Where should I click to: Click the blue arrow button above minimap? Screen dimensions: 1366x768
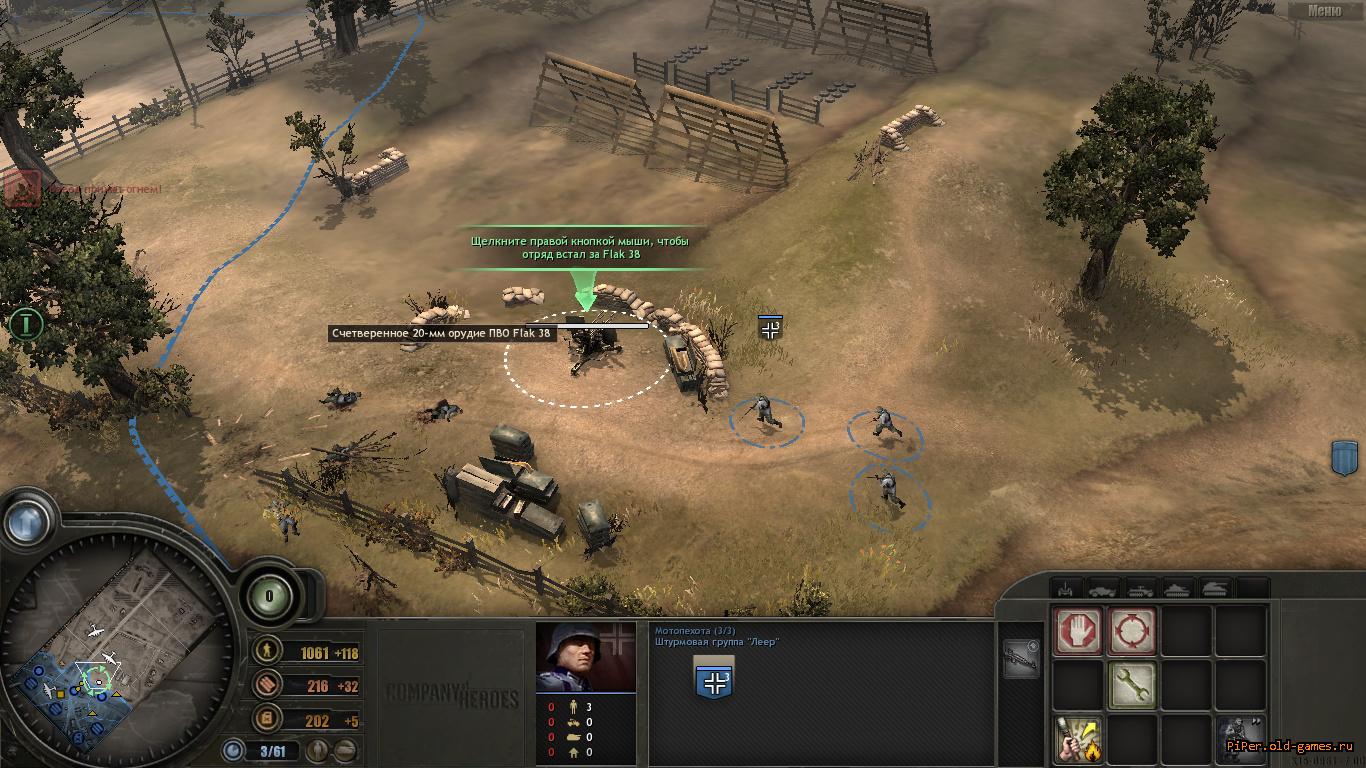pos(27,521)
